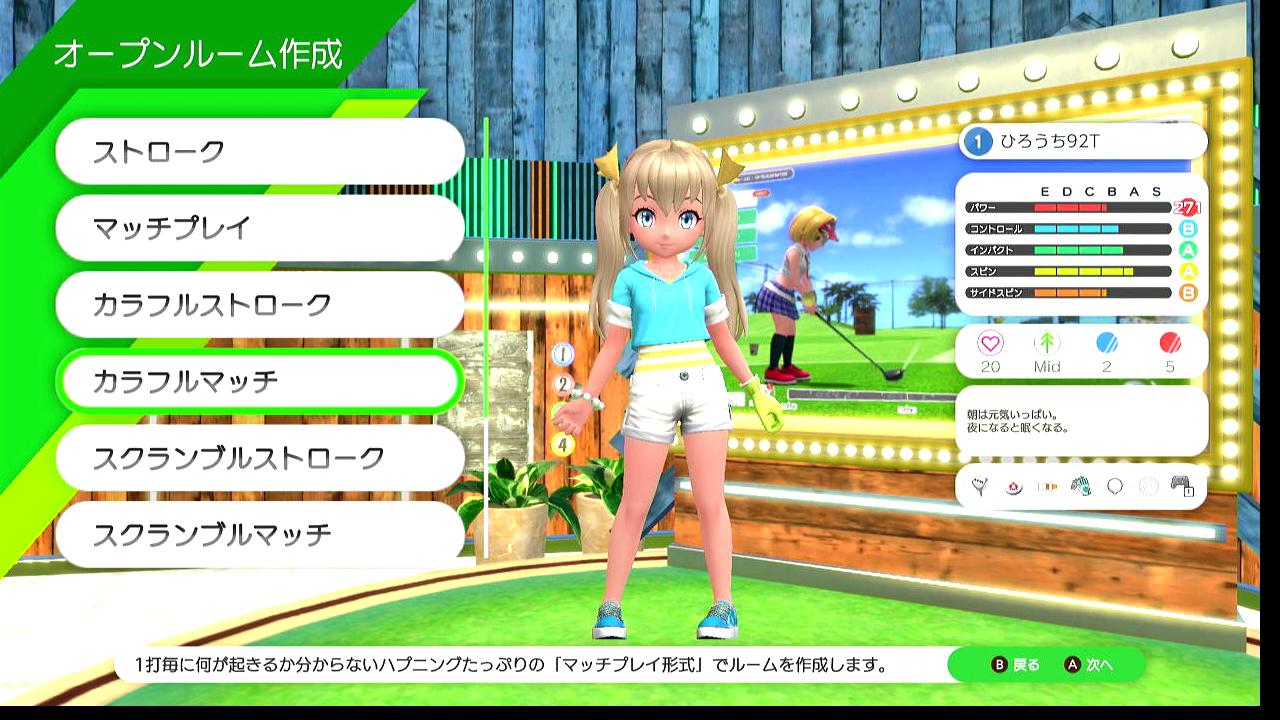The image size is (1280, 720).
Task: Proceed with the 次へ button
Action: (1088, 665)
